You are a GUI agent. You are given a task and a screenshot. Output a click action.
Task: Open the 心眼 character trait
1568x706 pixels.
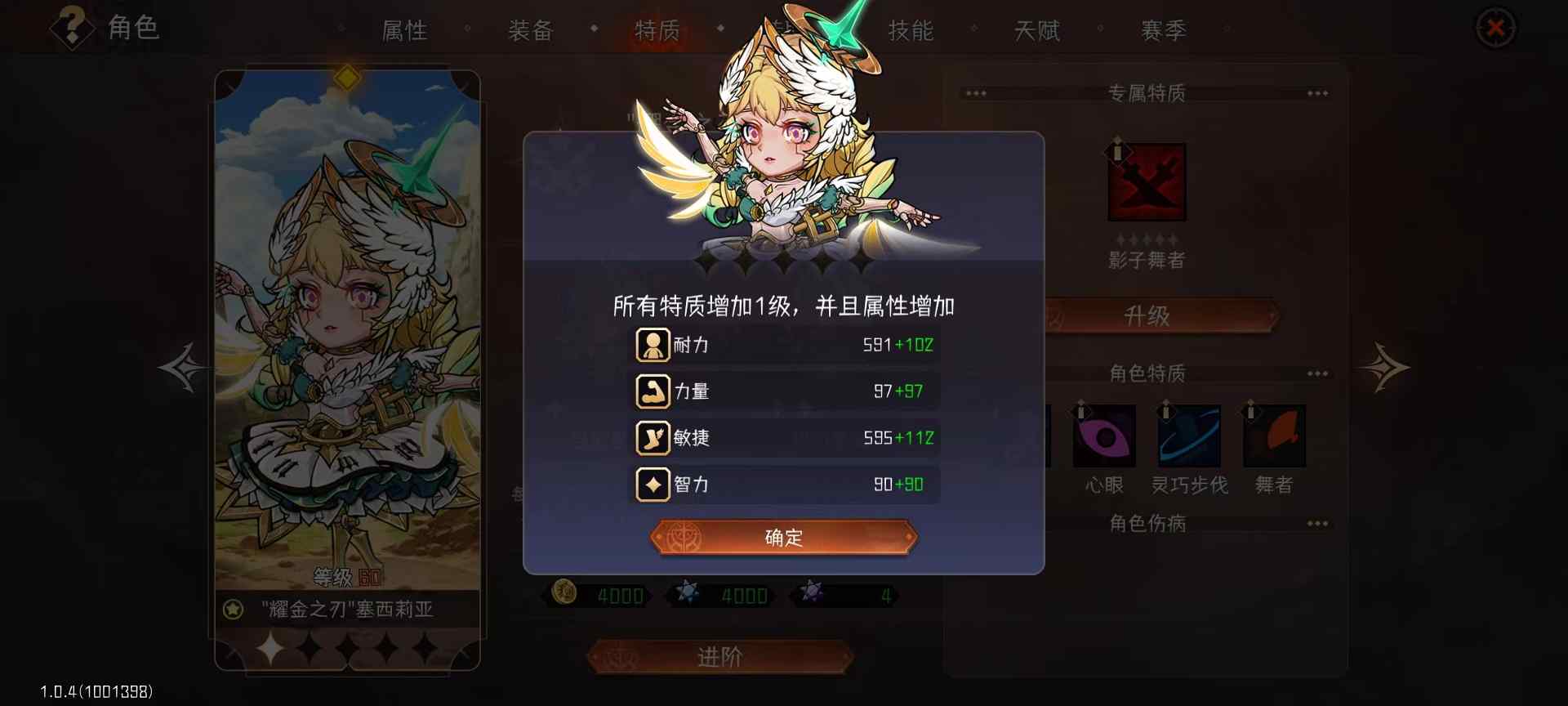coord(1104,436)
